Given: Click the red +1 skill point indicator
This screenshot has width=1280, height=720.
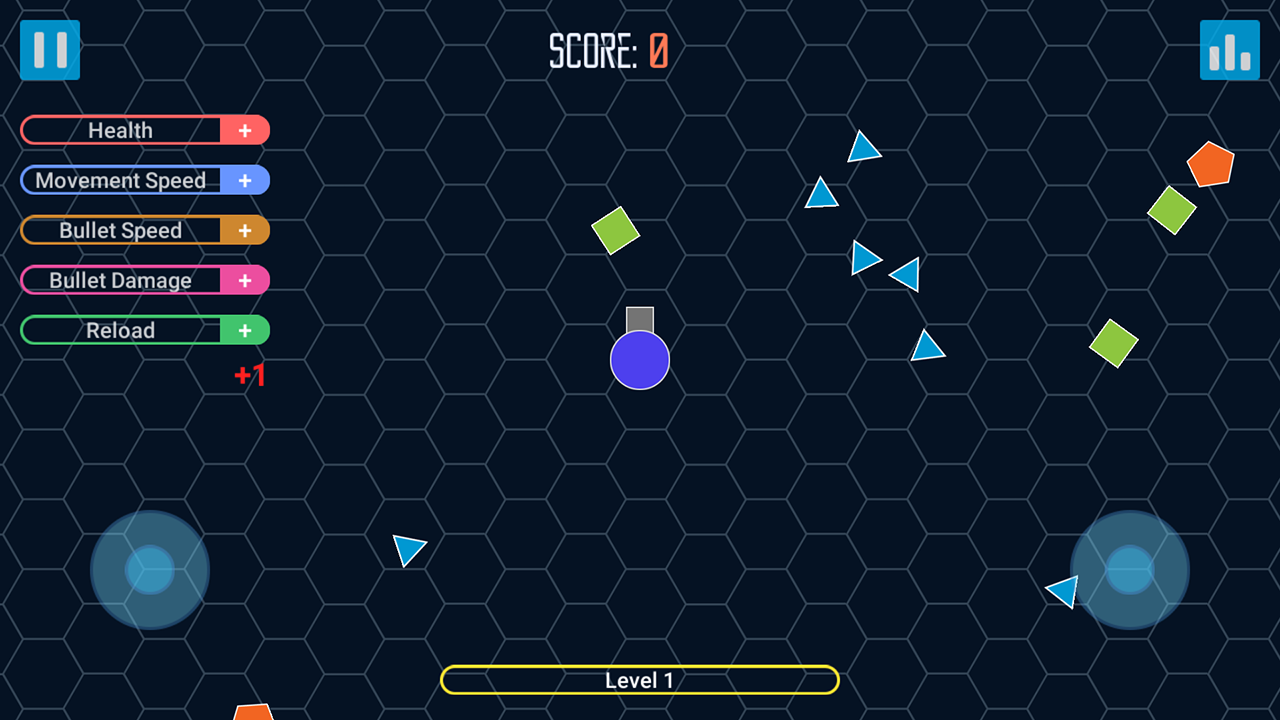Looking at the screenshot, I should pyautogui.click(x=248, y=376).
